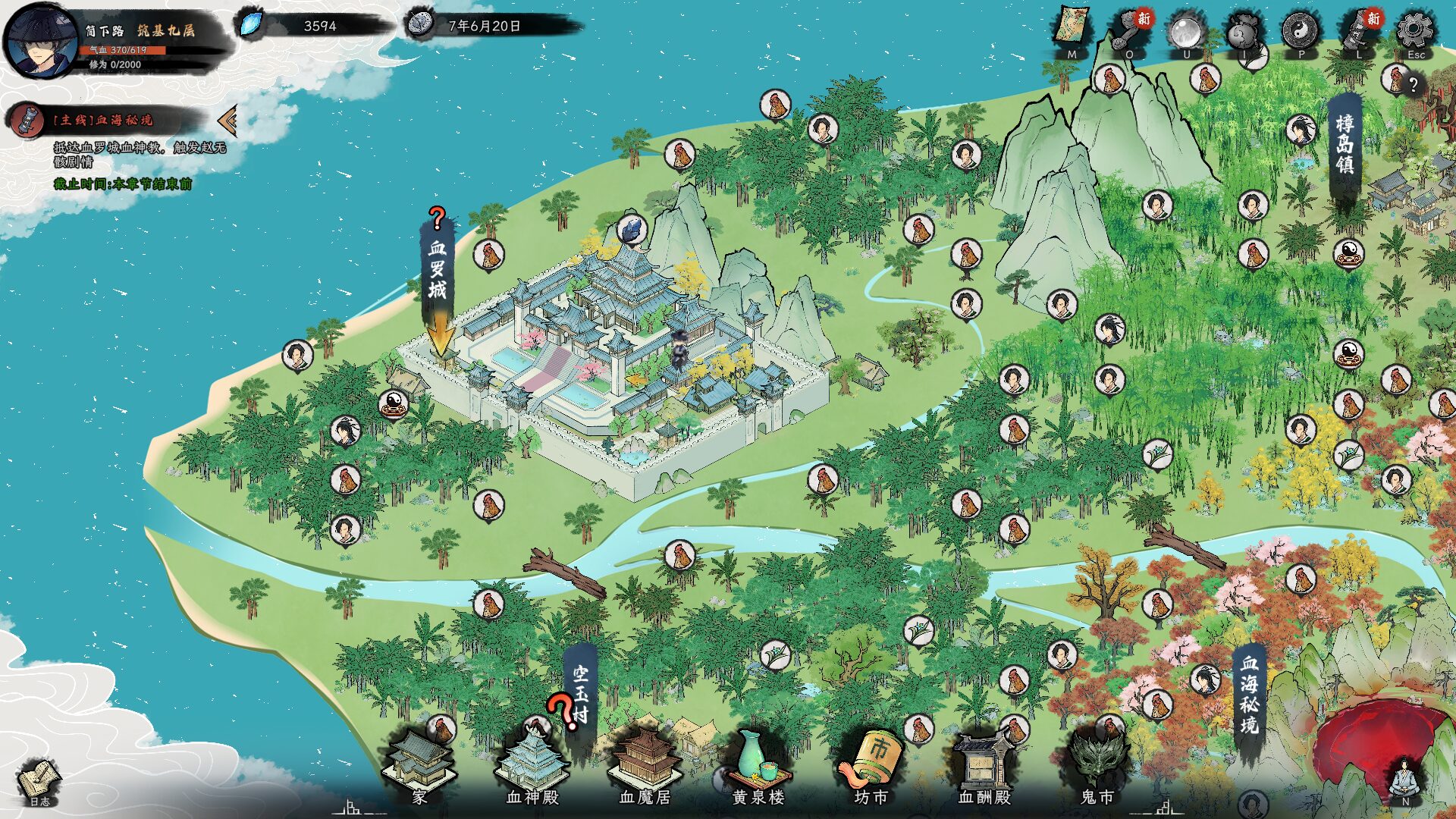
Task: Click the crystal orb icon
Action: pos(1186,32)
